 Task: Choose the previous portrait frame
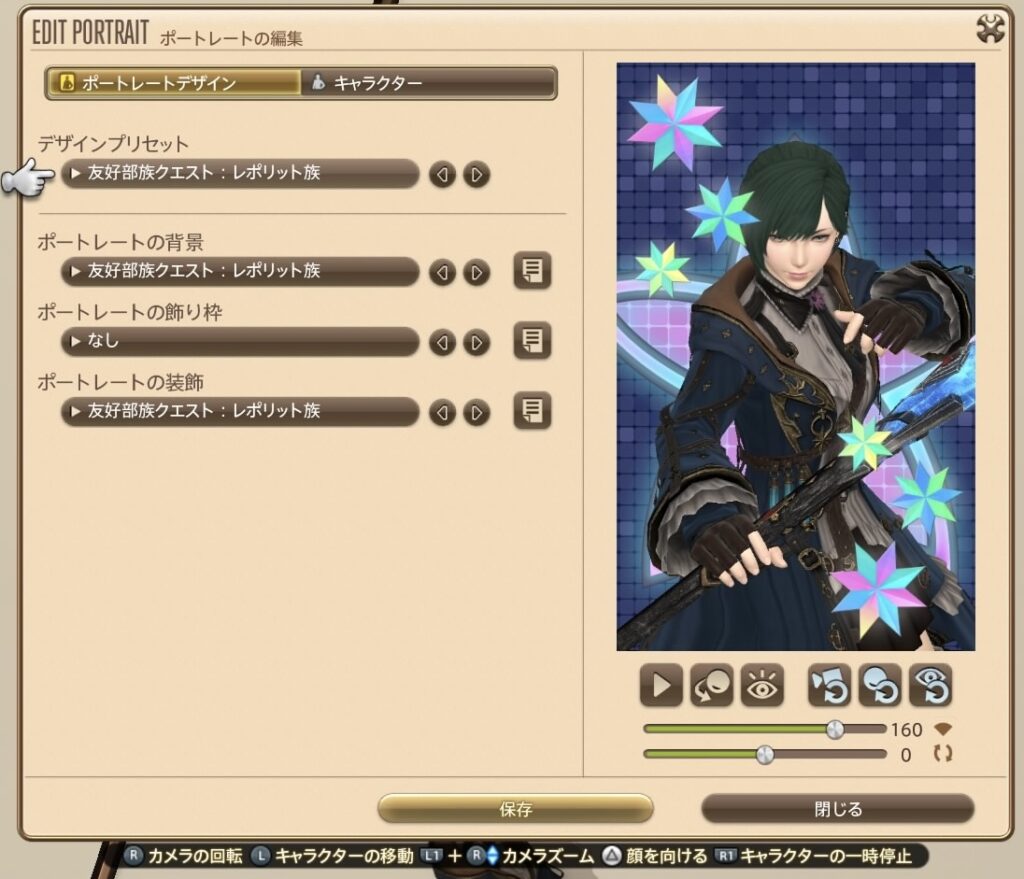coord(442,343)
